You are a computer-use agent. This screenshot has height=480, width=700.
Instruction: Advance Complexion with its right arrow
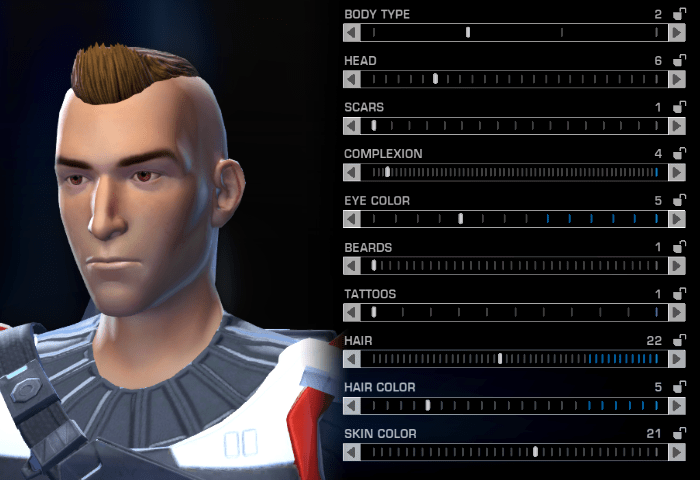click(677, 172)
